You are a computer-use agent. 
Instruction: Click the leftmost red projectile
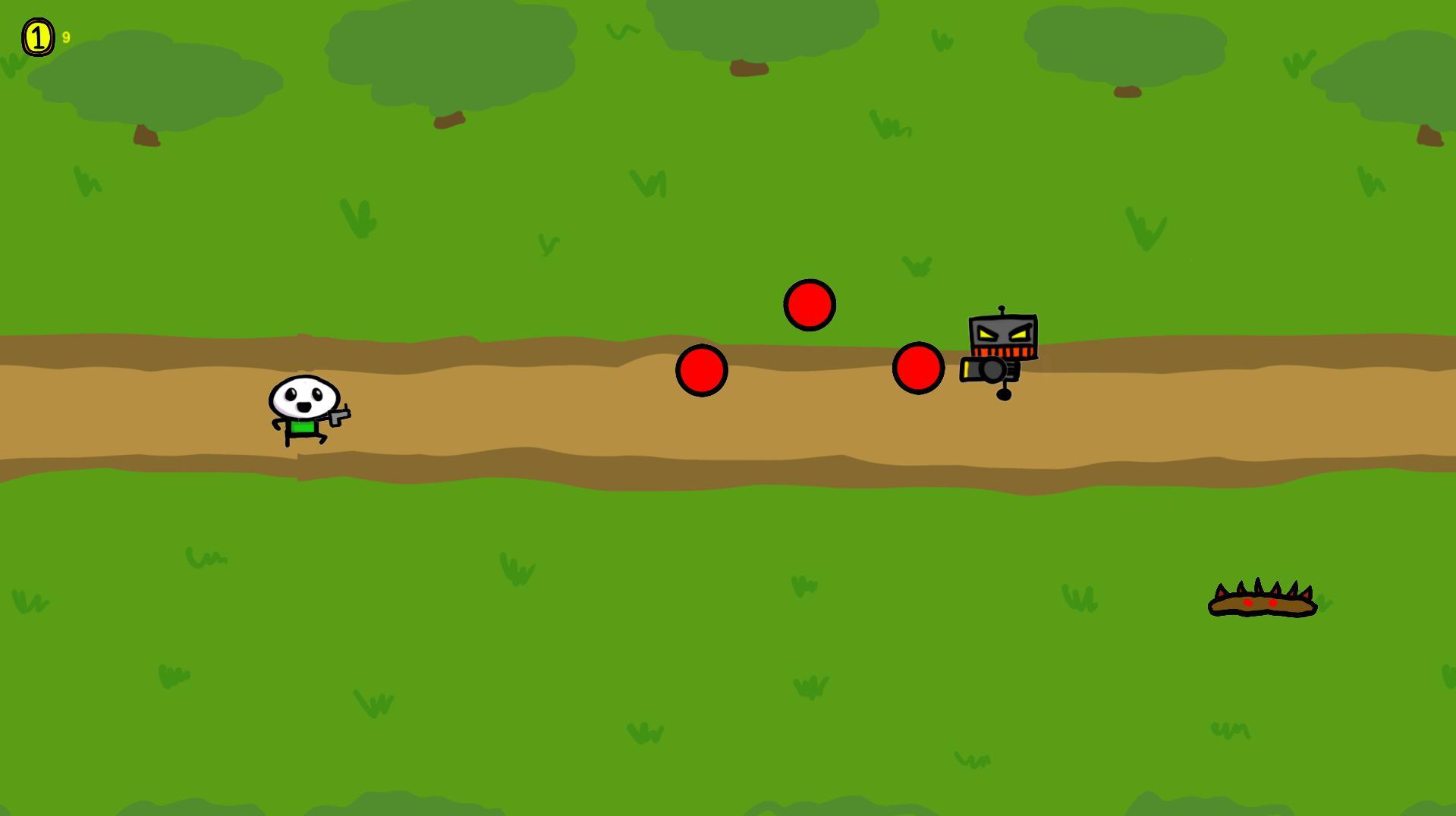coord(700,369)
